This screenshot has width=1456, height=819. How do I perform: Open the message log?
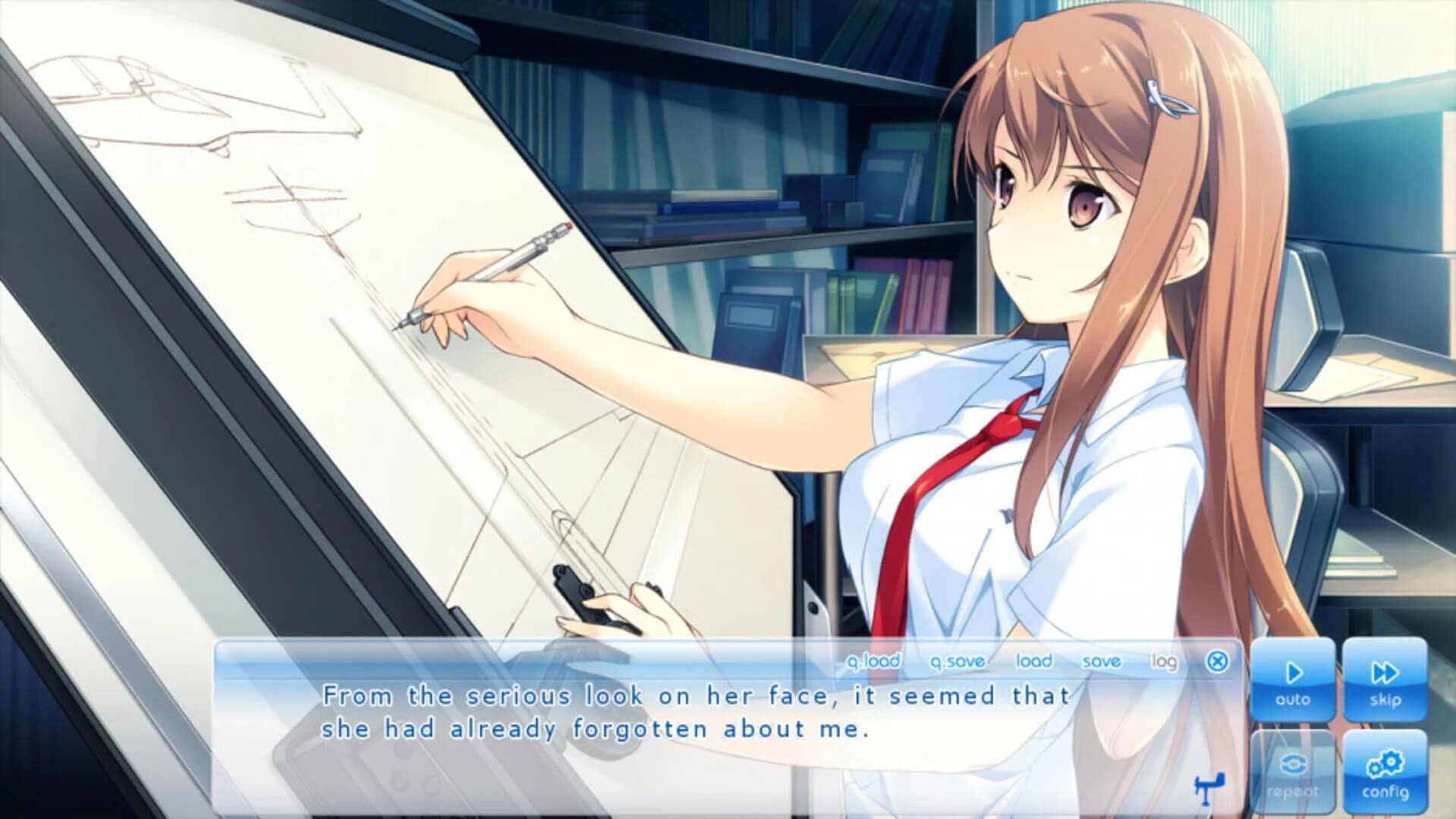click(x=1166, y=661)
